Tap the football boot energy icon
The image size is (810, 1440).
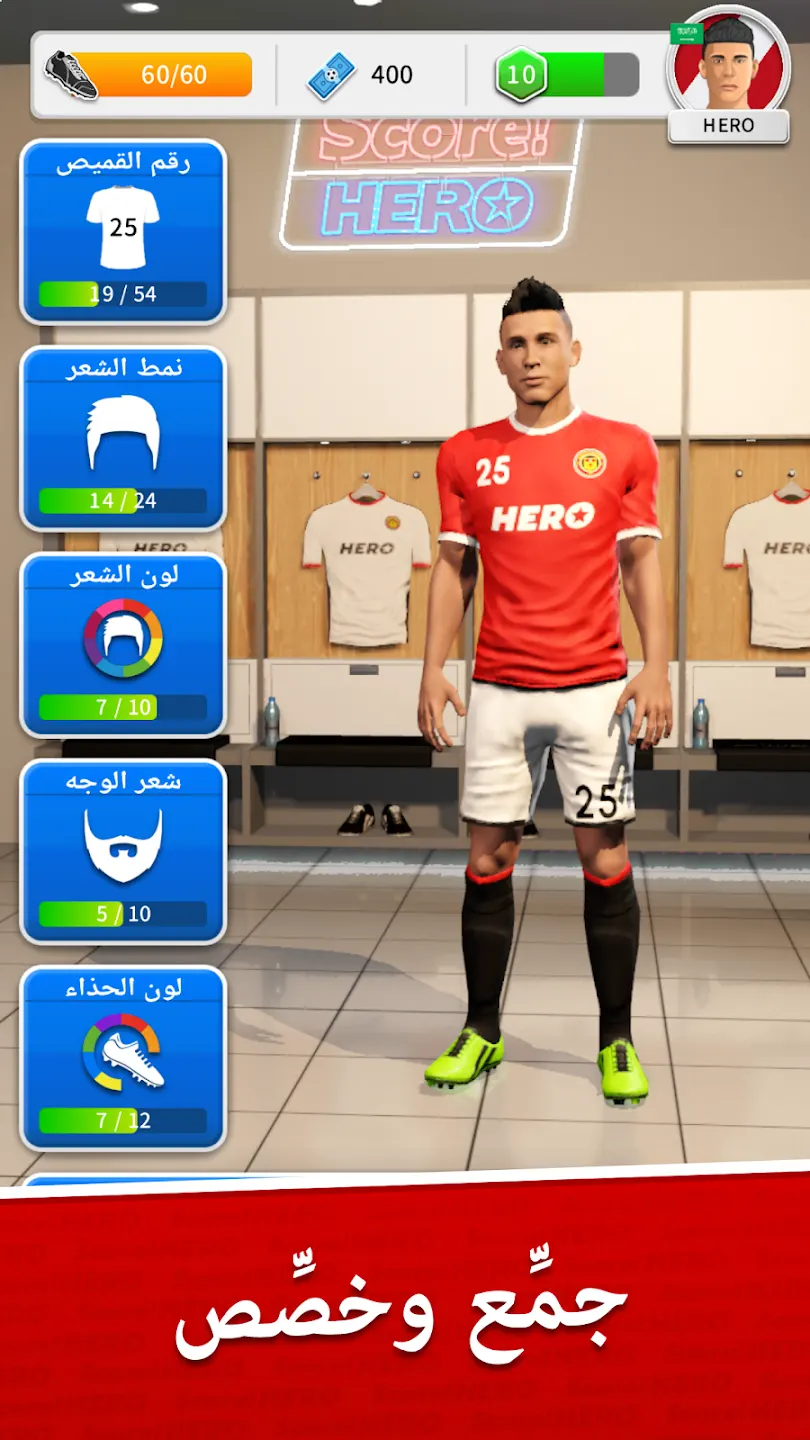click(x=71, y=75)
